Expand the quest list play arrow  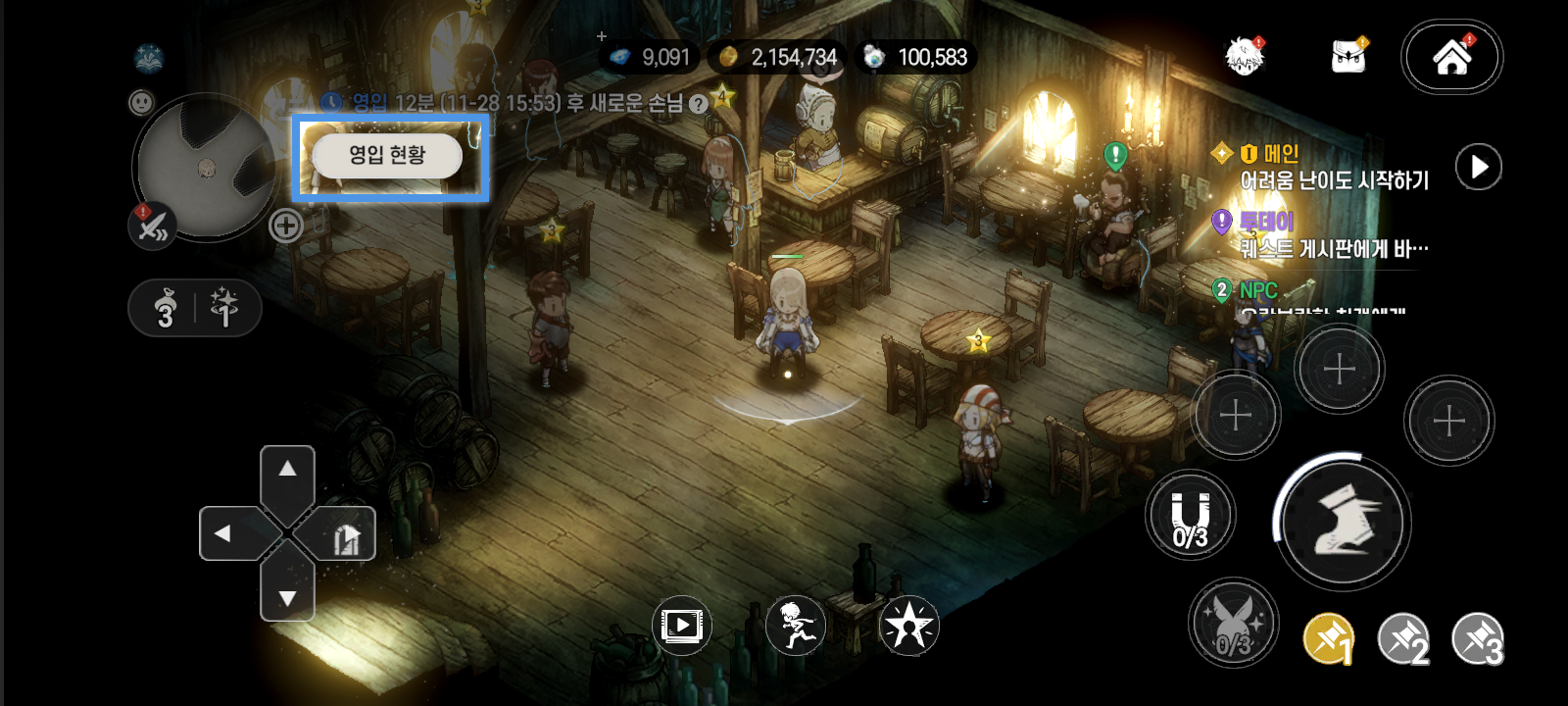point(1478,167)
